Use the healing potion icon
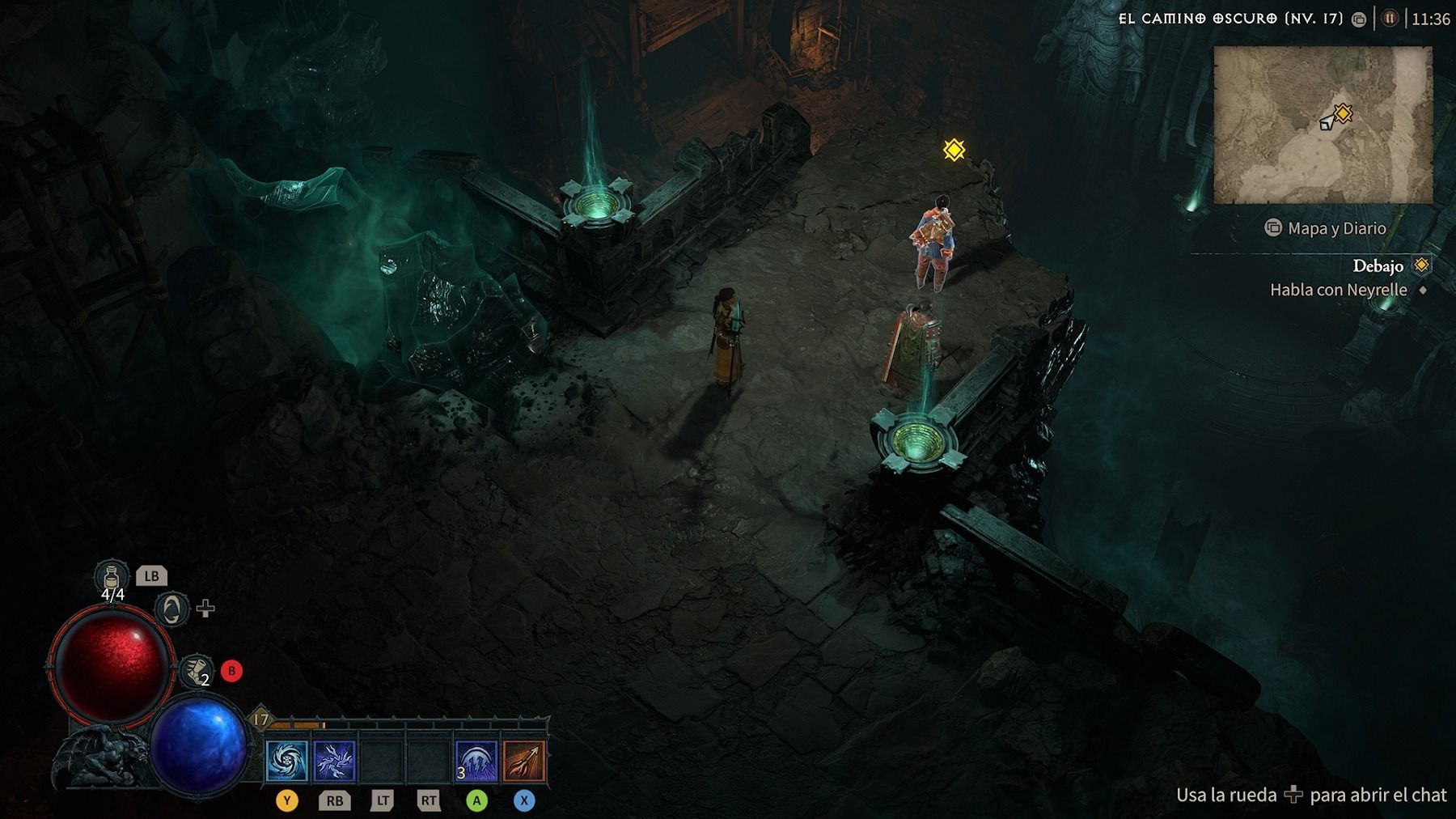Image resolution: width=1456 pixels, height=819 pixels. click(x=112, y=579)
